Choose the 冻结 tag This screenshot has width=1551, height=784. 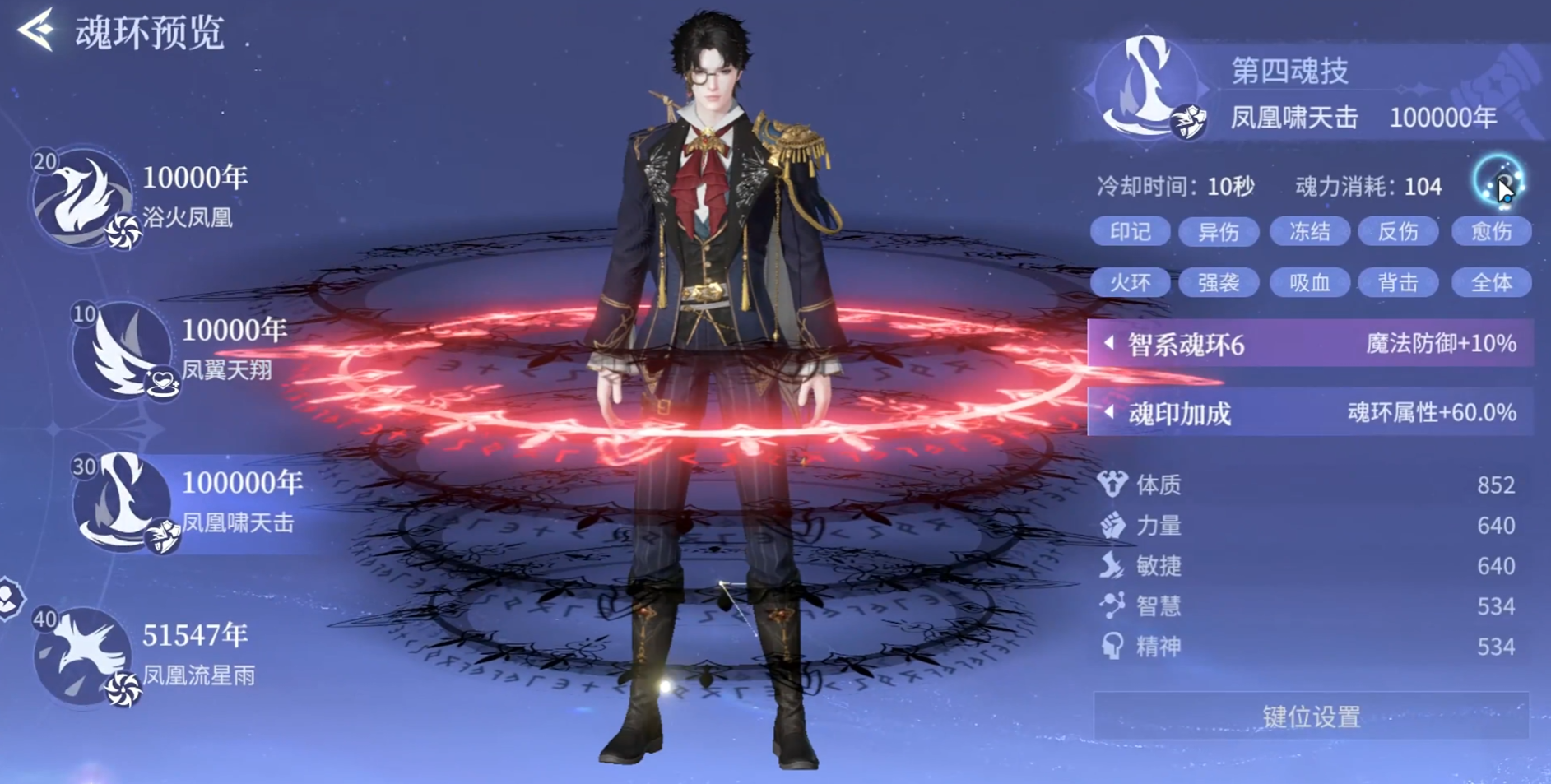[1309, 232]
